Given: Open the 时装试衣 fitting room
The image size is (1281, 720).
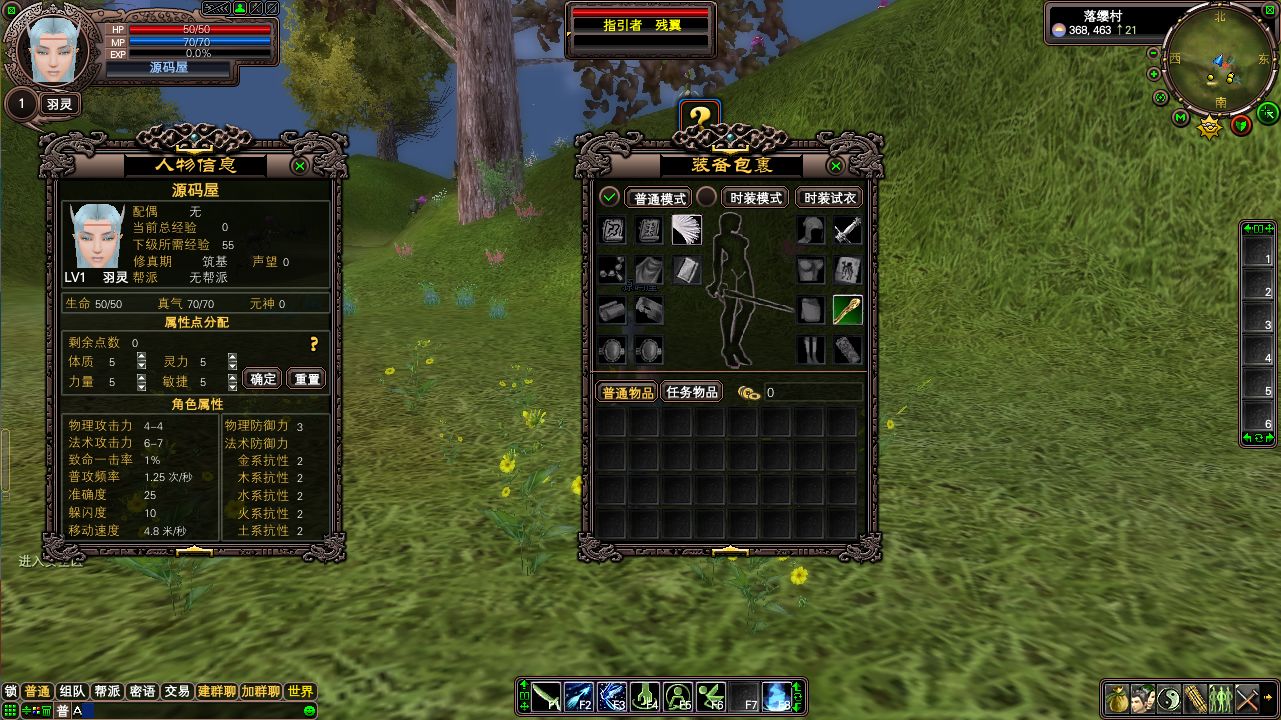Looking at the screenshot, I should pos(829,198).
